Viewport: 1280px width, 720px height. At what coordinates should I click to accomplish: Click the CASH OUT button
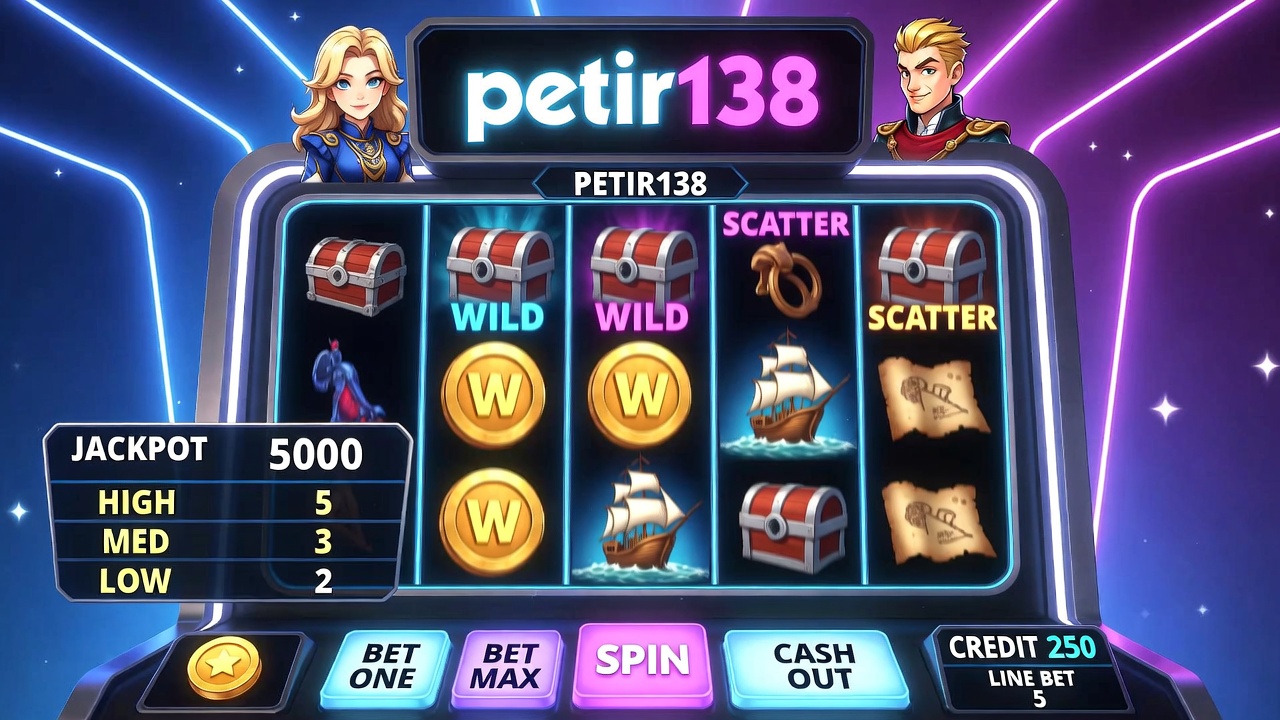(x=814, y=666)
